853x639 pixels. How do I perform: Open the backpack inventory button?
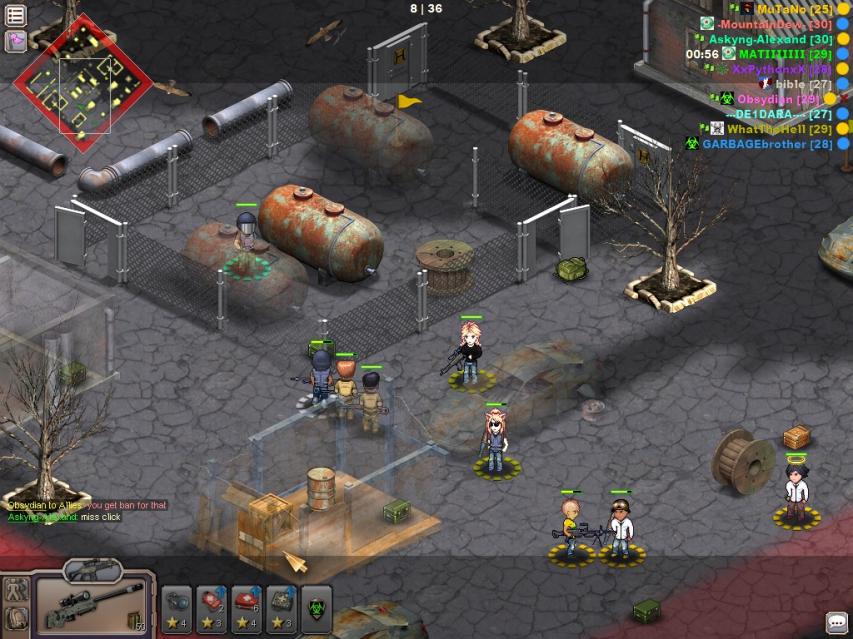pyautogui.click(x=16, y=618)
